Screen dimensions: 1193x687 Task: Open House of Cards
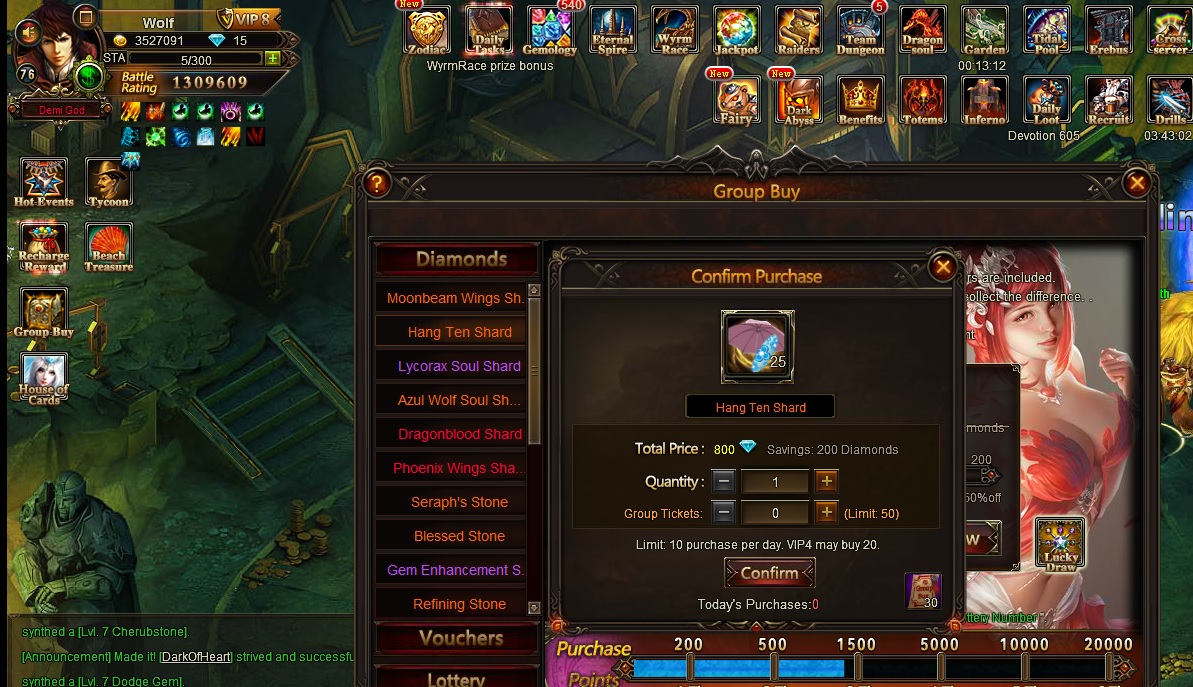pos(44,379)
